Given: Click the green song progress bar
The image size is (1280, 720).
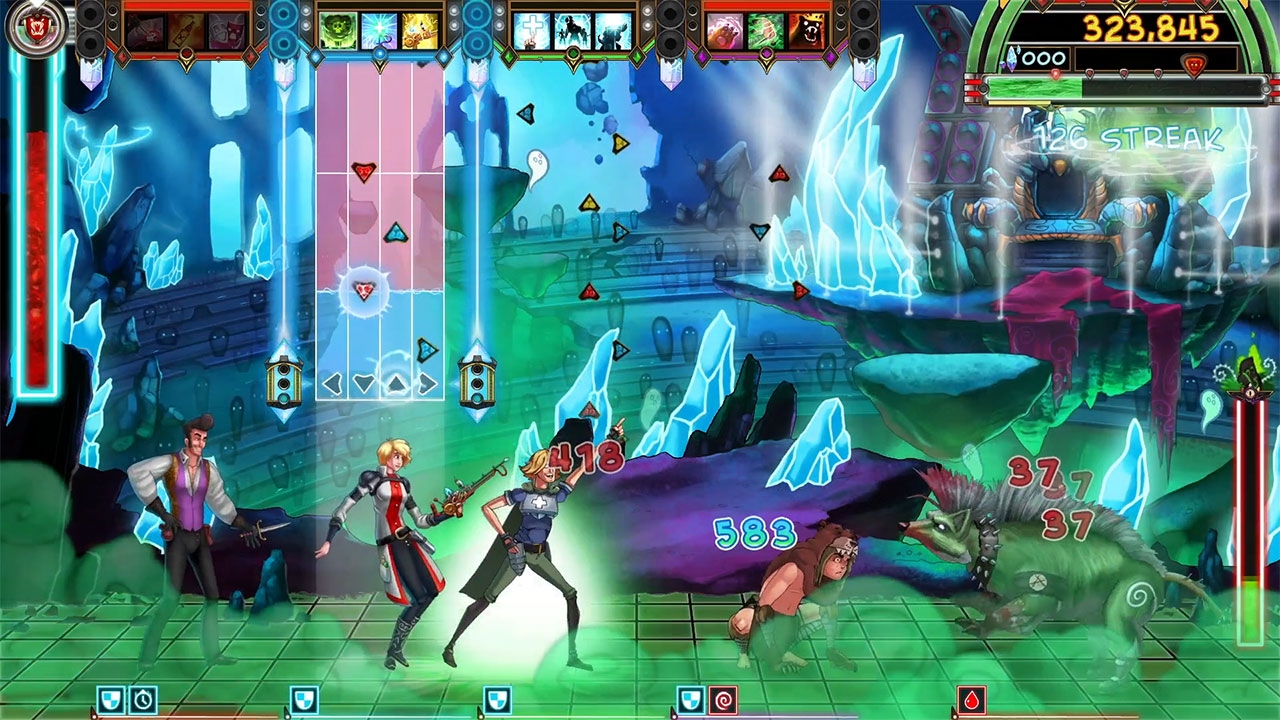Looking at the screenshot, I should tap(1030, 87).
